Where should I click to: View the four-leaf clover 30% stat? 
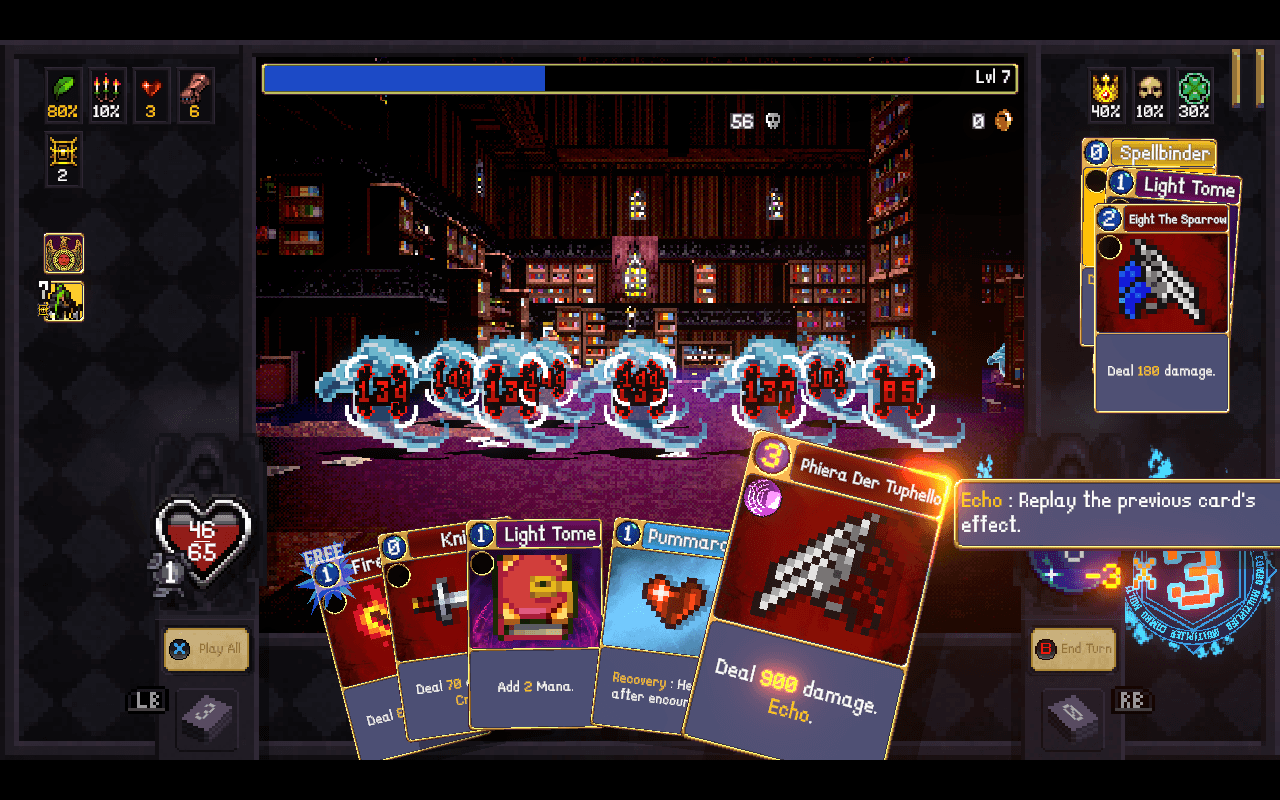pyautogui.click(x=1193, y=95)
